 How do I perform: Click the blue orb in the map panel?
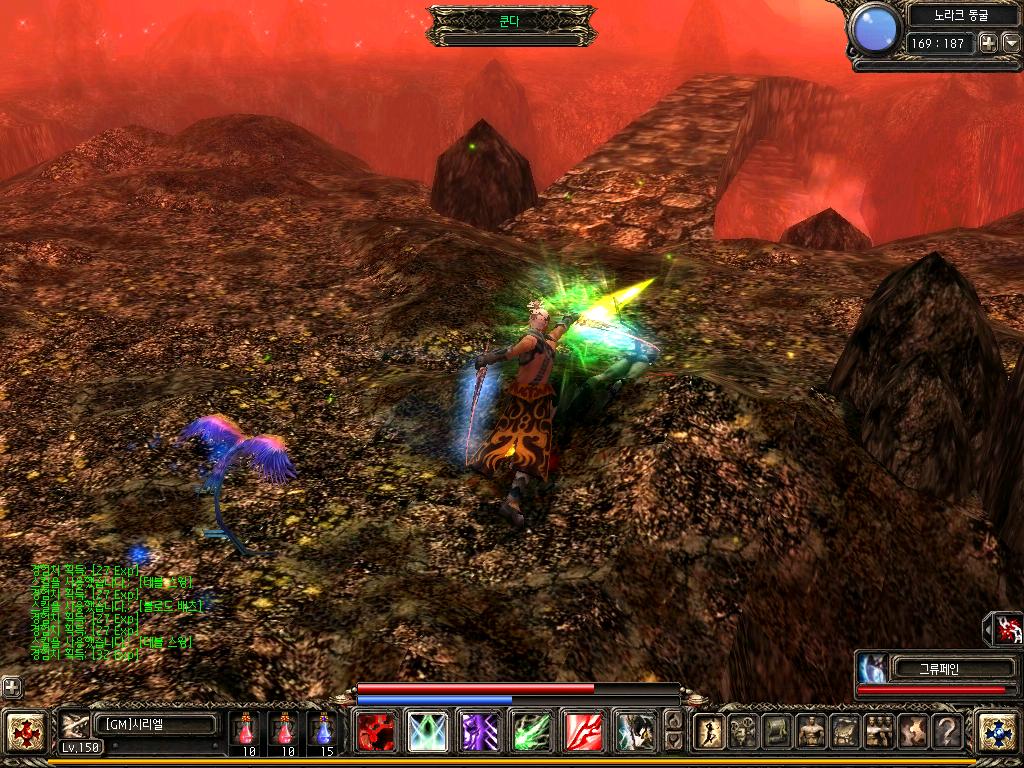click(876, 28)
